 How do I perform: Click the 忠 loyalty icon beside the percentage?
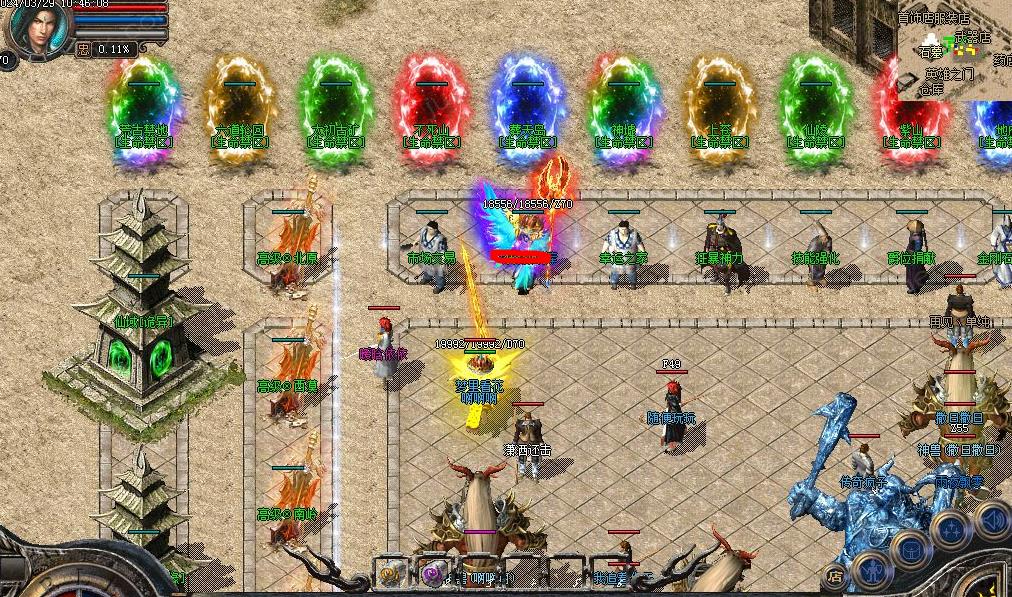(x=83, y=48)
